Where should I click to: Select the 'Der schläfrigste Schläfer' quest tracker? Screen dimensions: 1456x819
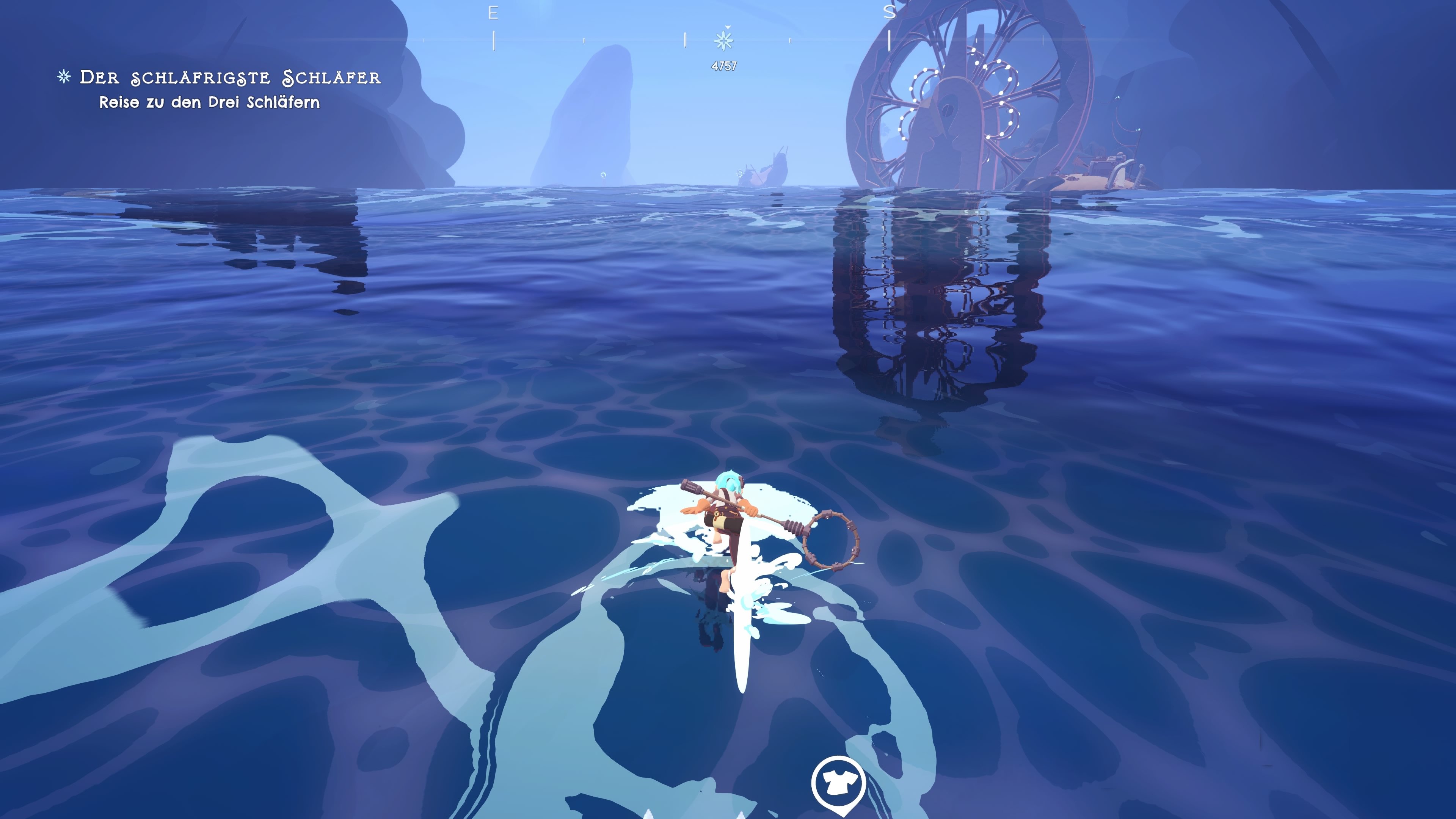point(229,77)
